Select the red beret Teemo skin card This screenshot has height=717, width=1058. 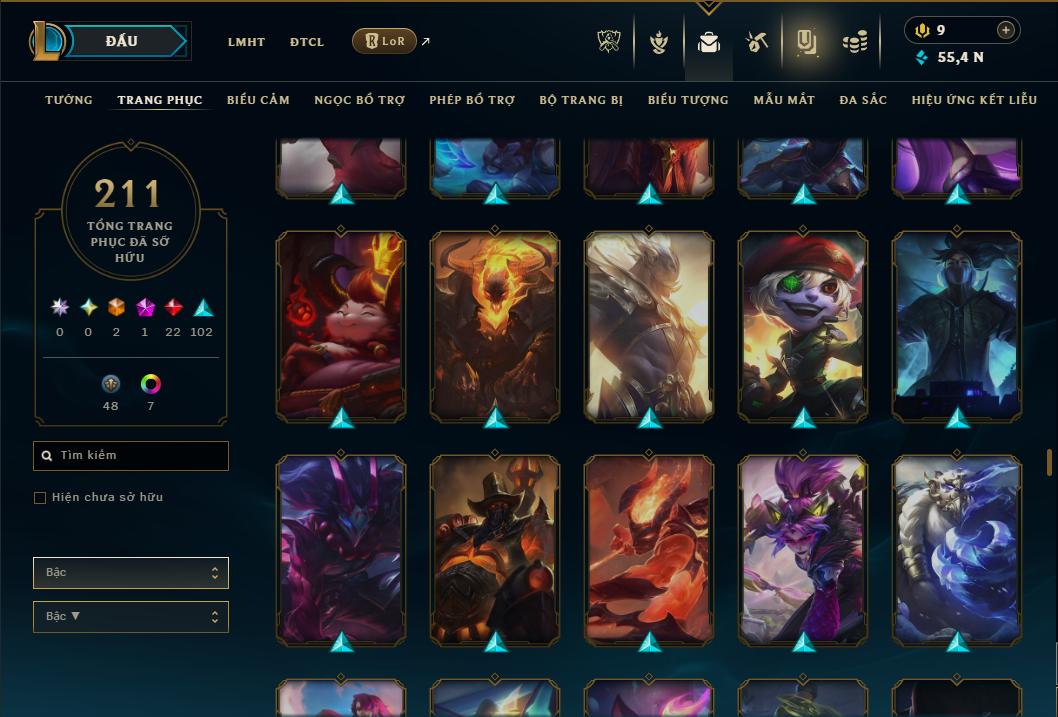tap(803, 324)
